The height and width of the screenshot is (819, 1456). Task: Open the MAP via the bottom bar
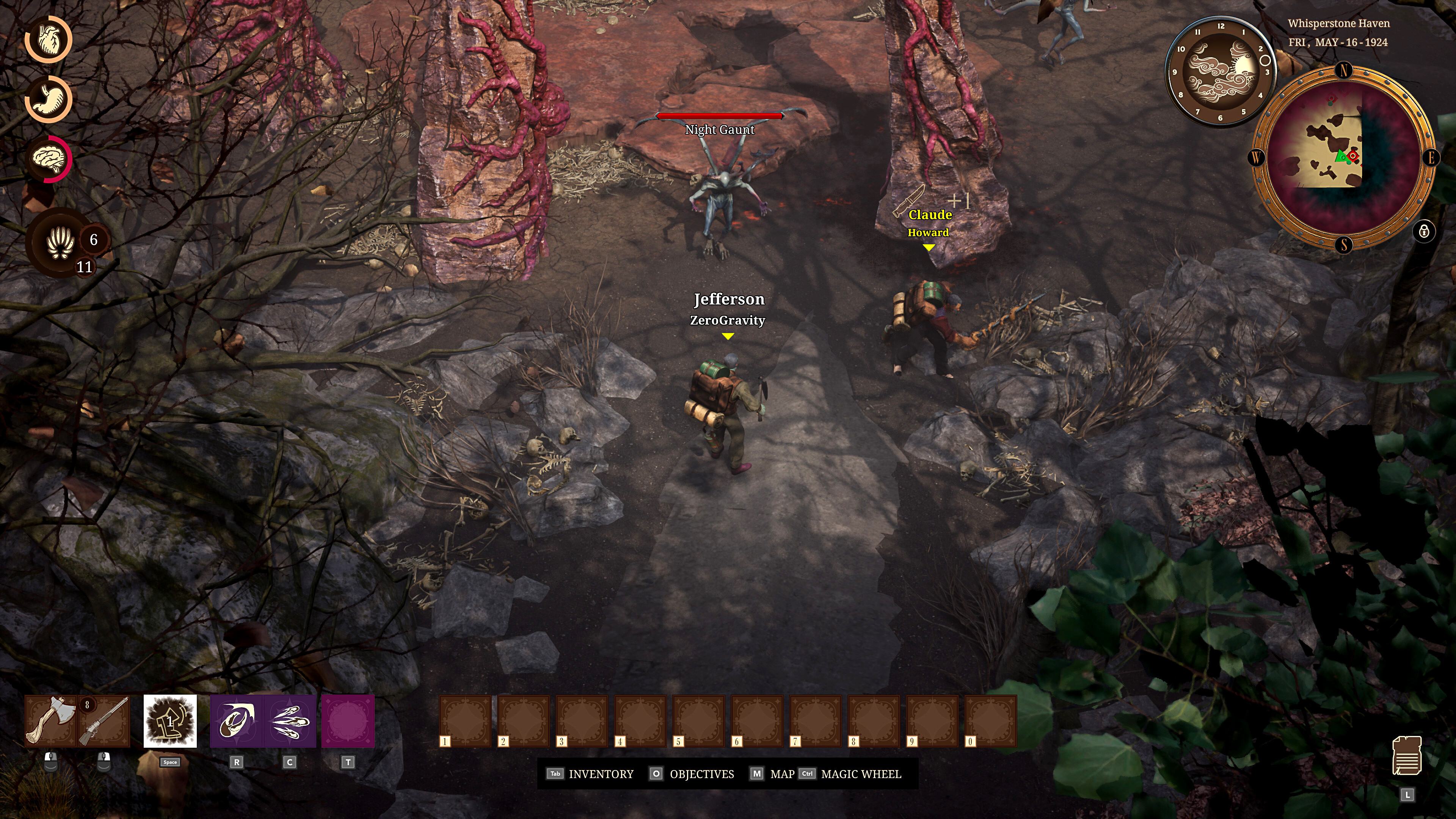pos(782,774)
